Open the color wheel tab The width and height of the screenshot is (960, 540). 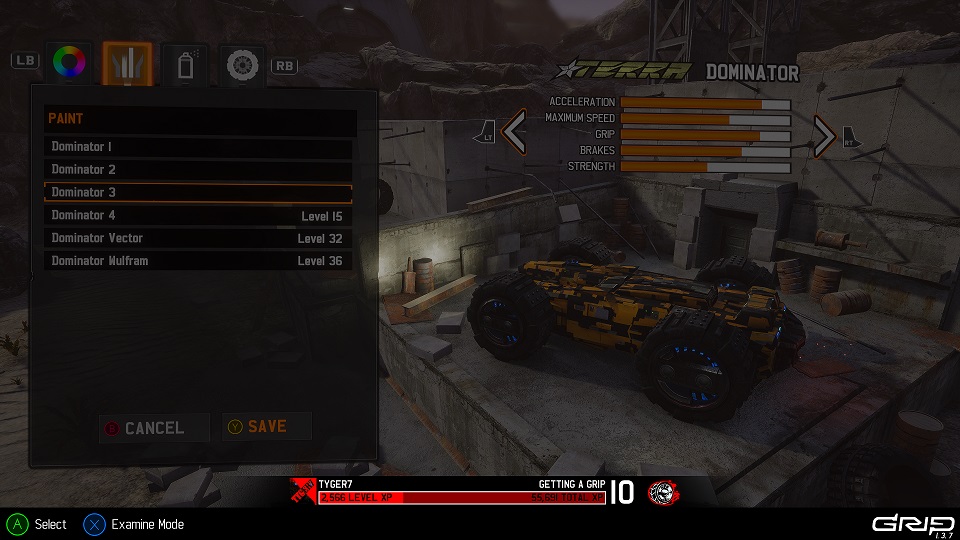click(x=69, y=64)
